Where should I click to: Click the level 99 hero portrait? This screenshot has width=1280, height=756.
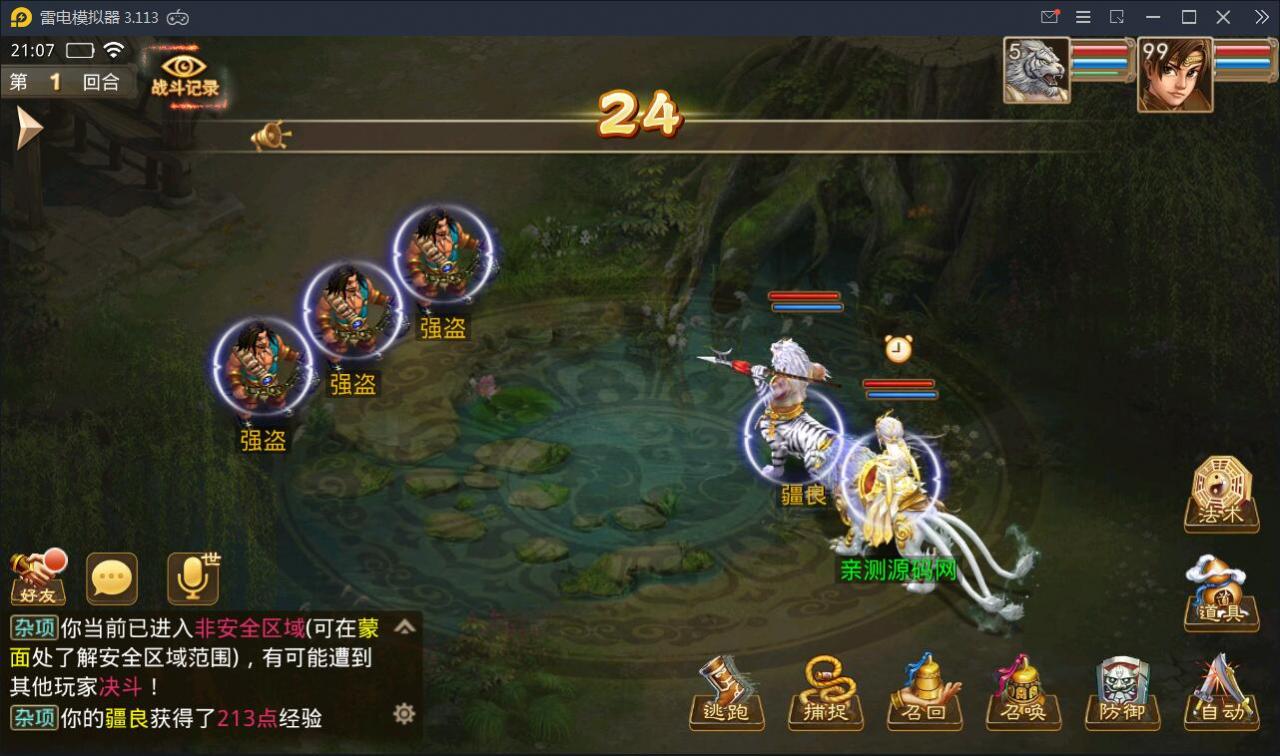pyautogui.click(x=1174, y=71)
